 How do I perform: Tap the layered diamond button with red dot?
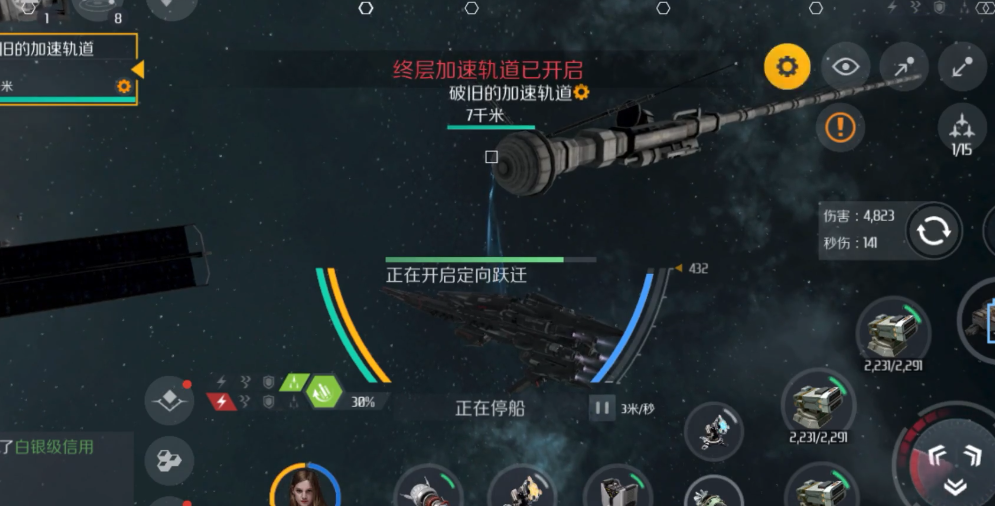point(169,401)
